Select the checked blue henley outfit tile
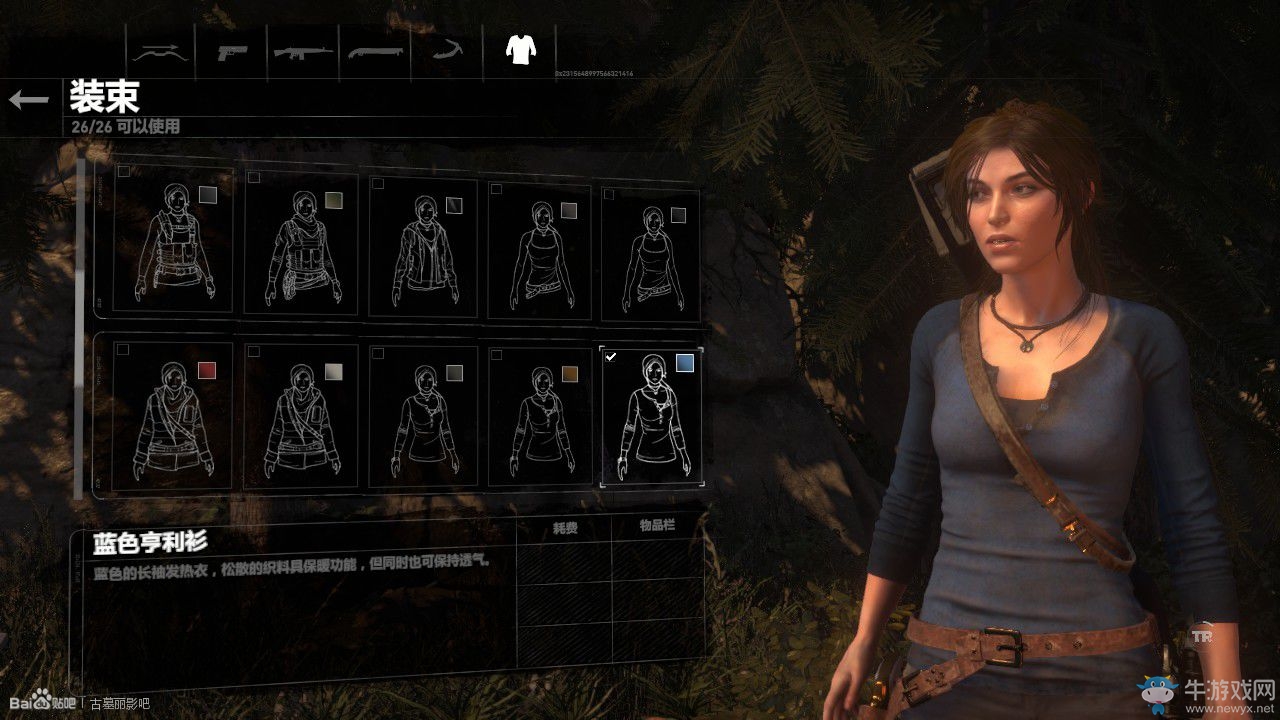Viewport: 1280px width, 720px height. 651,416
